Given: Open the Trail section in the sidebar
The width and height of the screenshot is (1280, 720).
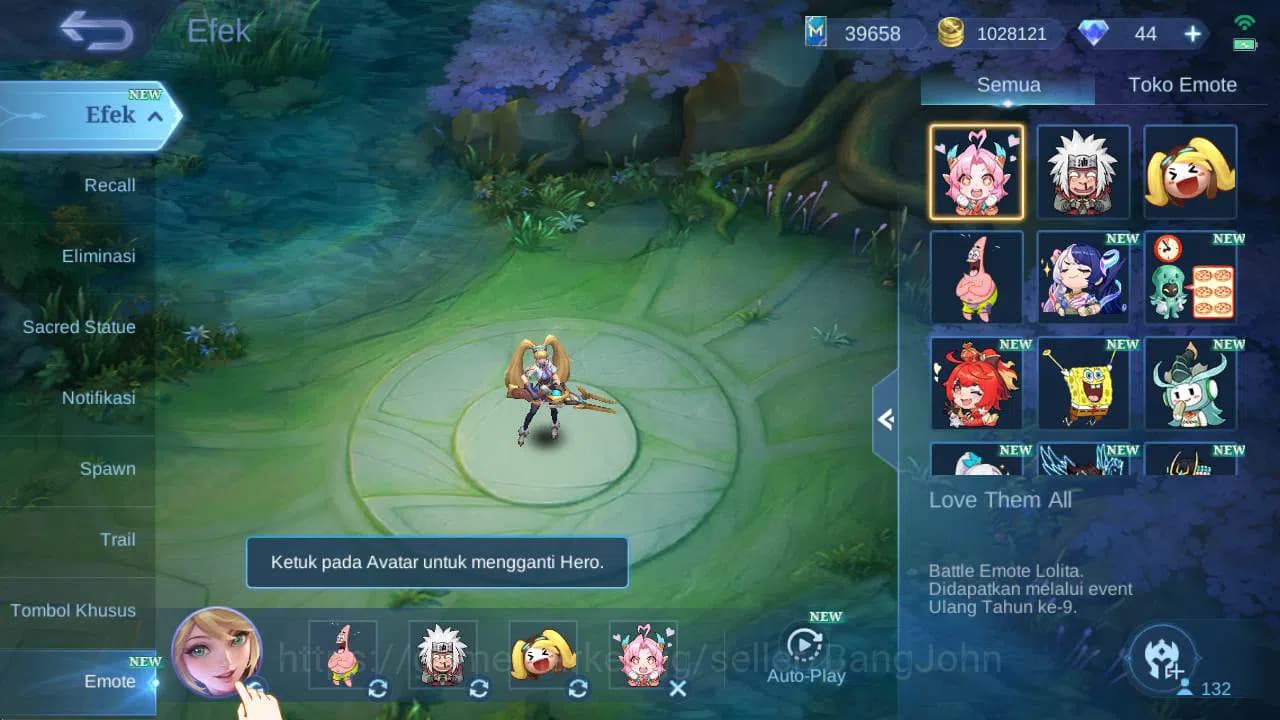Looking at the screenshot, I should point(118,539).
